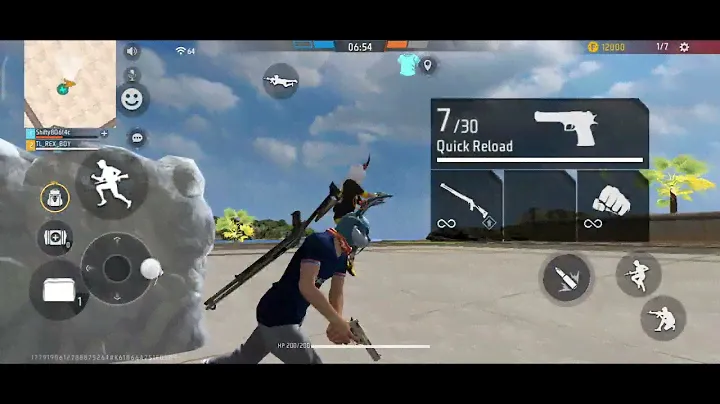Screen dimensions: 720x404
Task: Tap the prone soldier with rifle icon
Action: coord(281,80)
